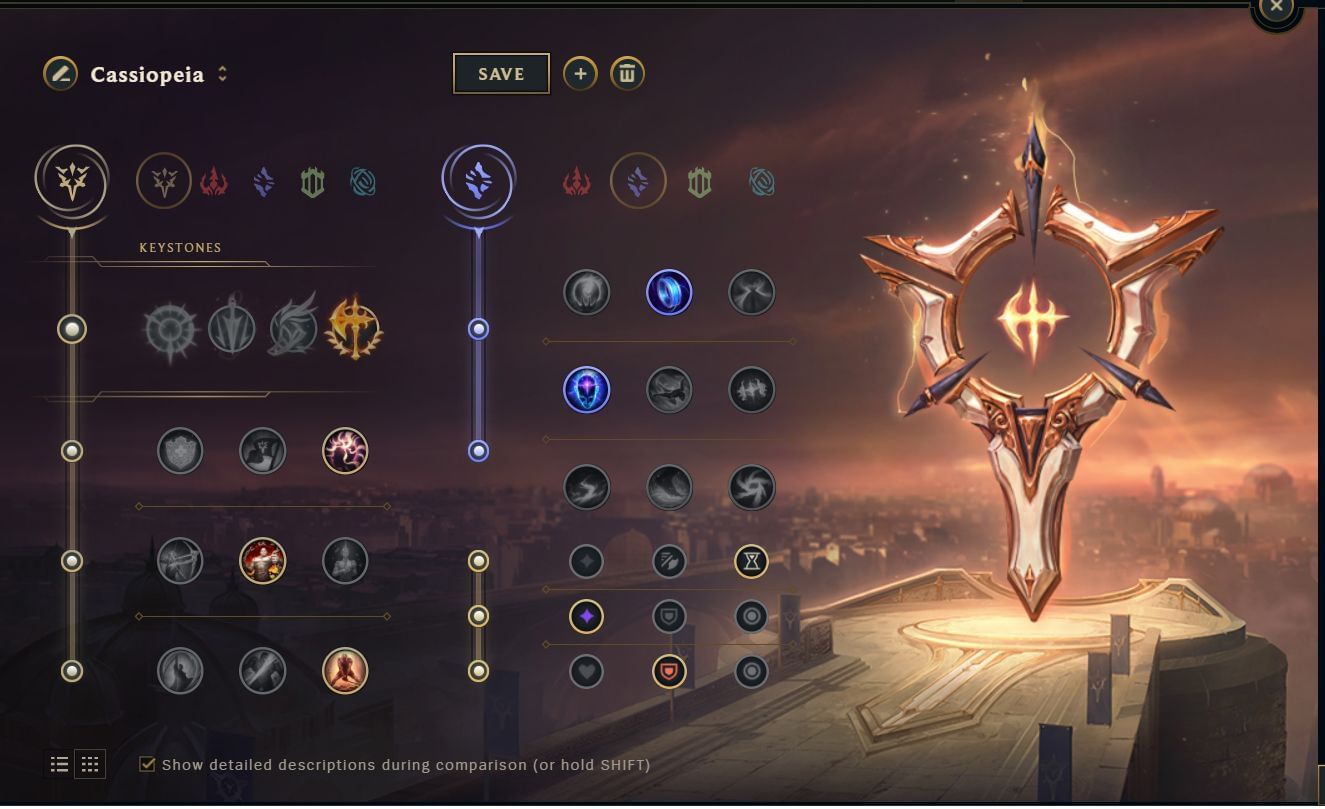
Task: Select the hourglass Ability Haste stat shard
Action: (x=751, y=561)
